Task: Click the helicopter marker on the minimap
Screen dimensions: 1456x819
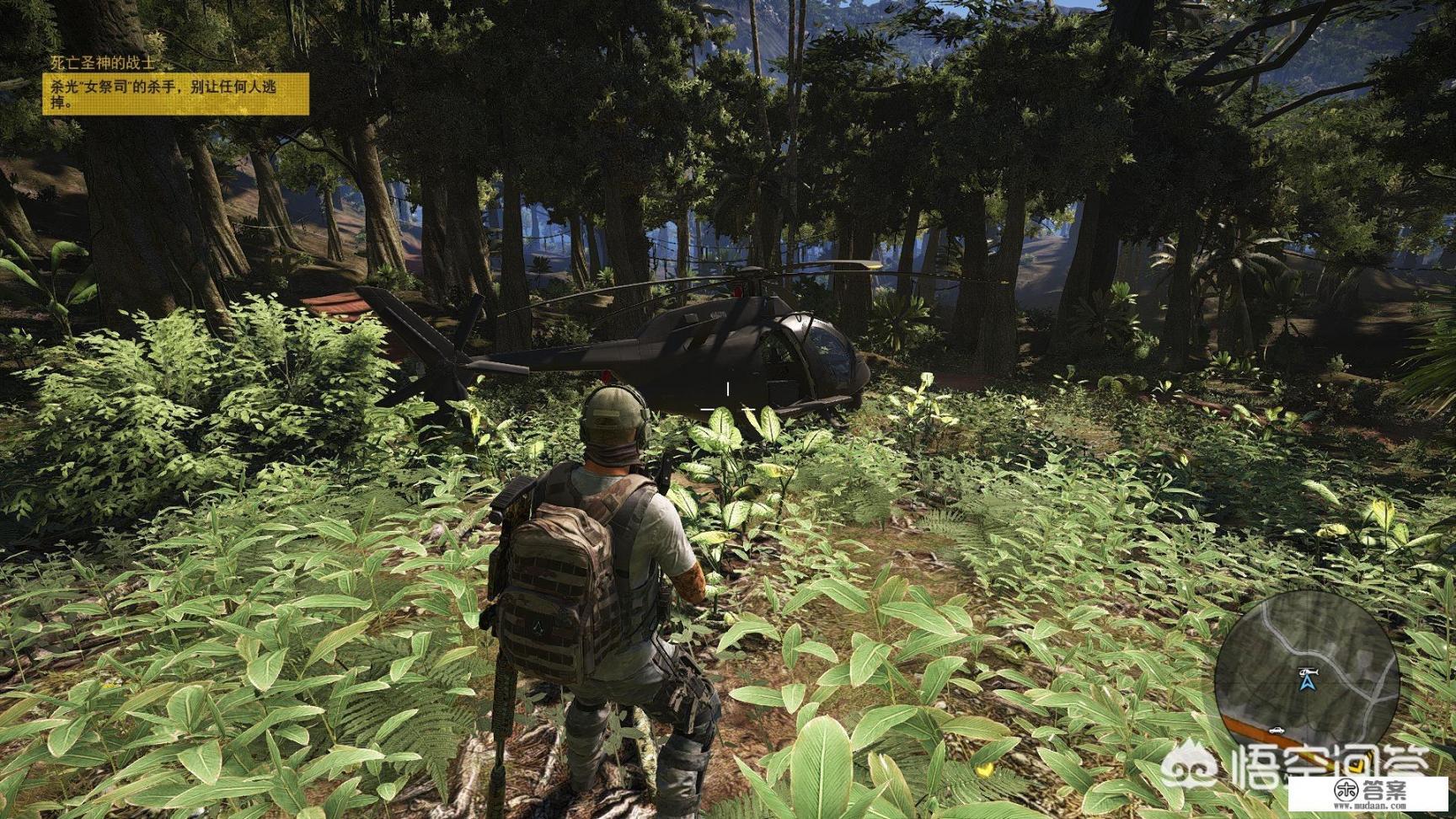Action: coord(1308,671)
